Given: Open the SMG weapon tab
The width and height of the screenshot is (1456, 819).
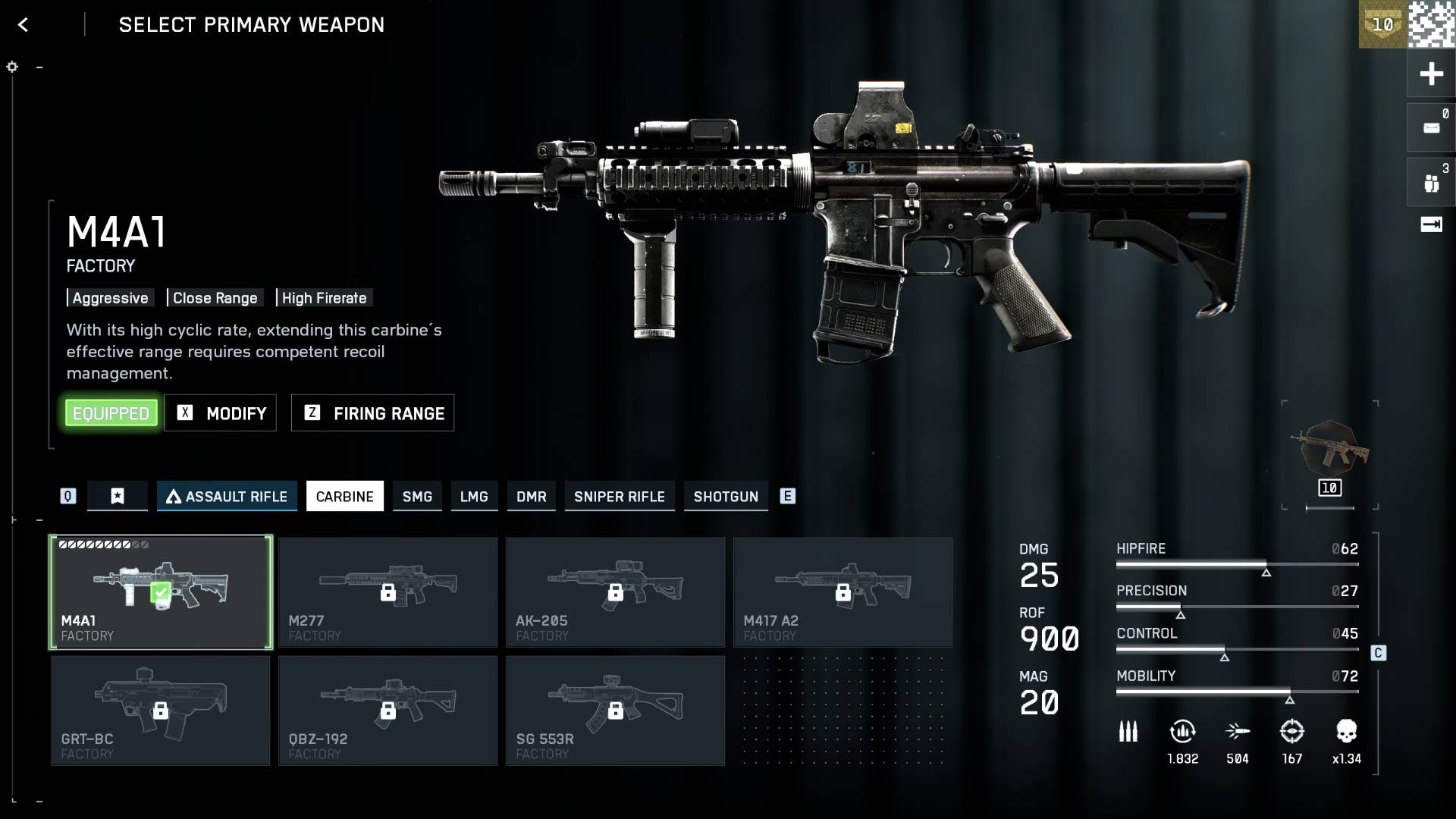Looking at the screenshot, I should pos(417,497).
